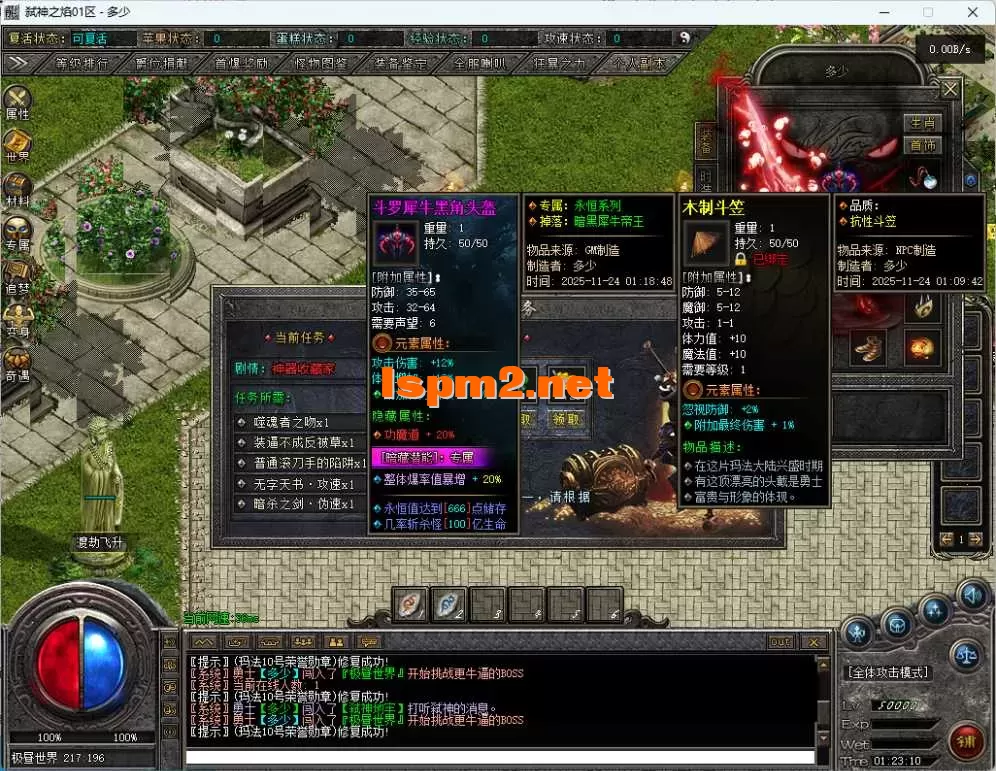Close the character equipment panel
This screenshot has height=771, width=996.
(950, 90)
